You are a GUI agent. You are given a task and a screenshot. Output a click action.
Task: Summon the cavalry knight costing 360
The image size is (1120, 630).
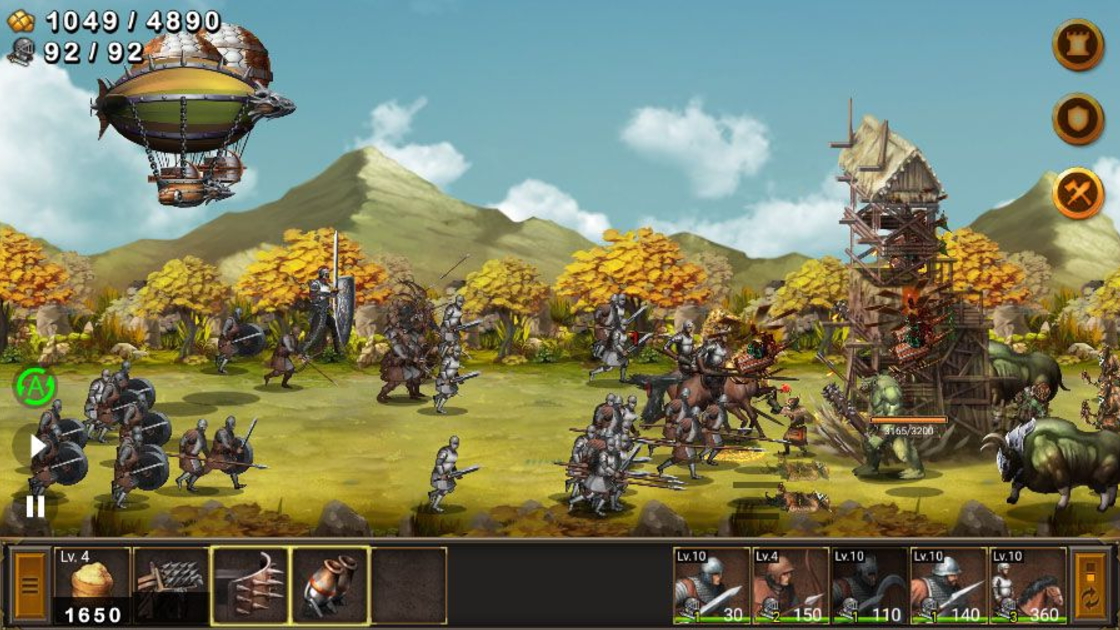point(1027,585)
